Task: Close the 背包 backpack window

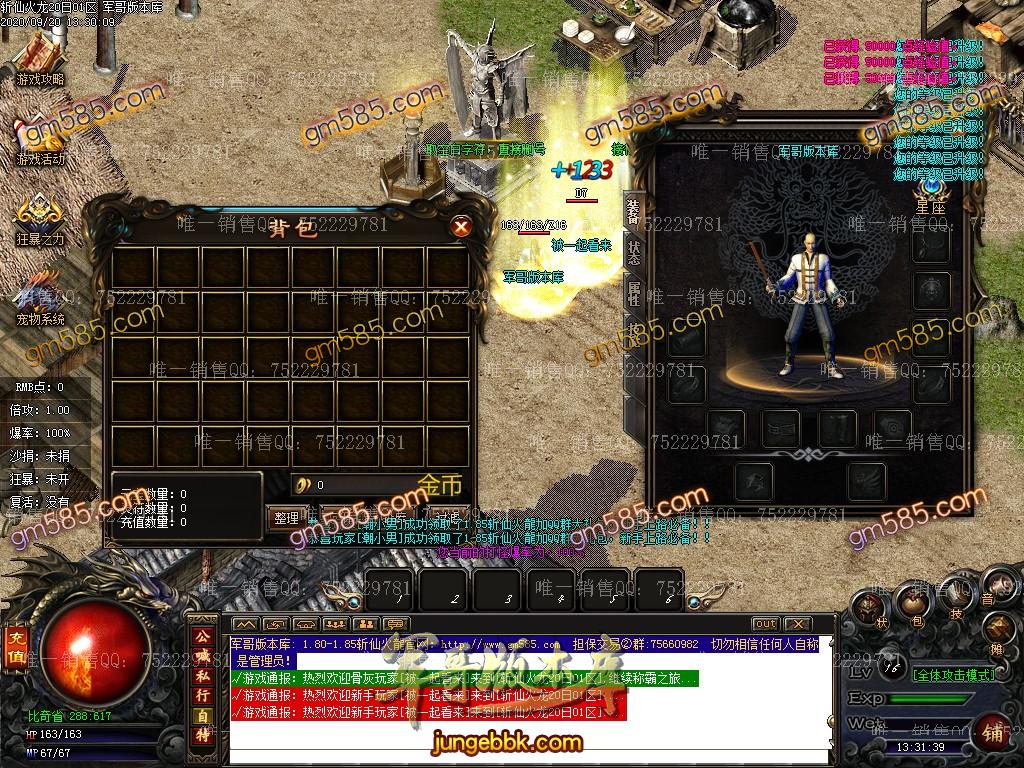Action: point(461,227)
